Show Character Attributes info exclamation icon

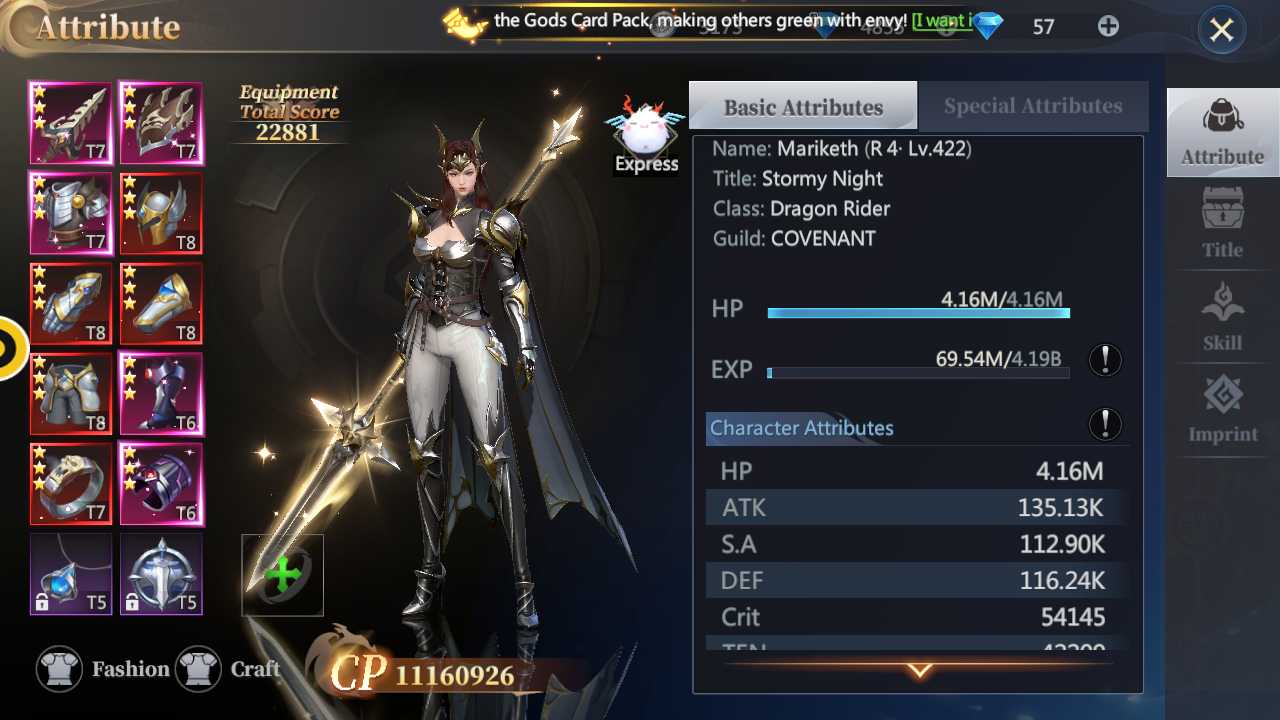1105,424
